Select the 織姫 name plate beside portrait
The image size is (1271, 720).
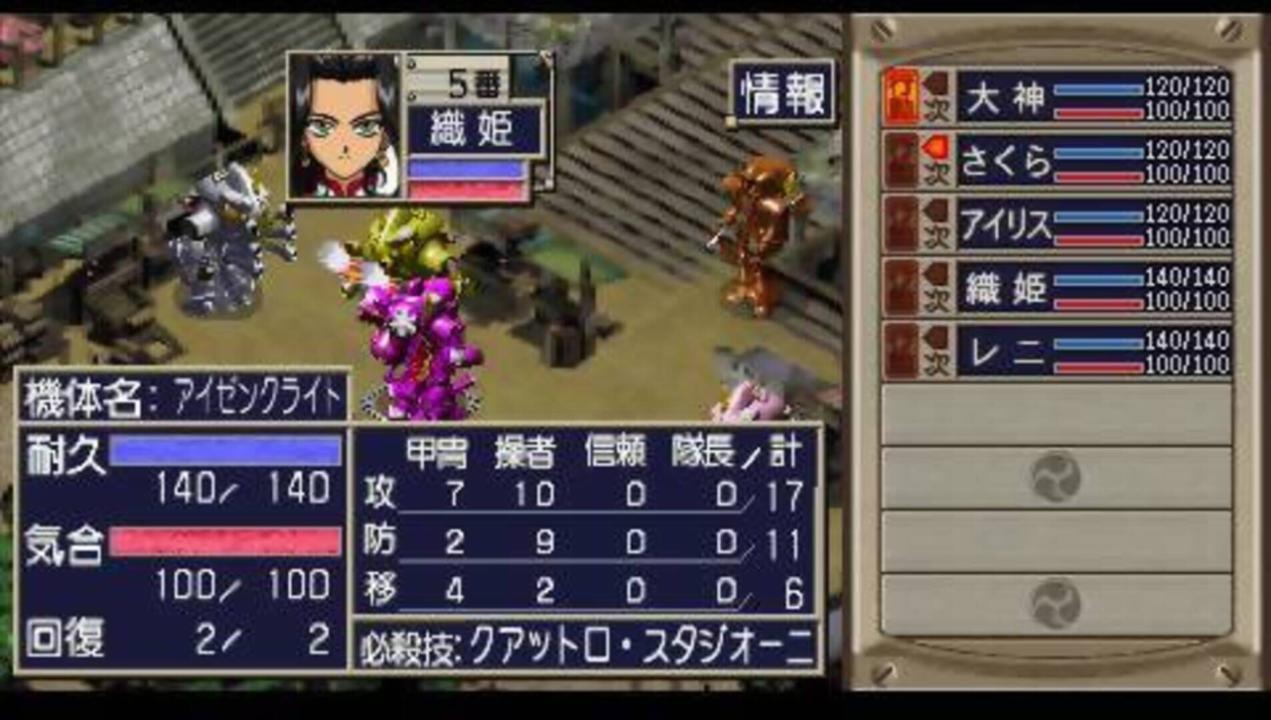click(x=475, y=130)
